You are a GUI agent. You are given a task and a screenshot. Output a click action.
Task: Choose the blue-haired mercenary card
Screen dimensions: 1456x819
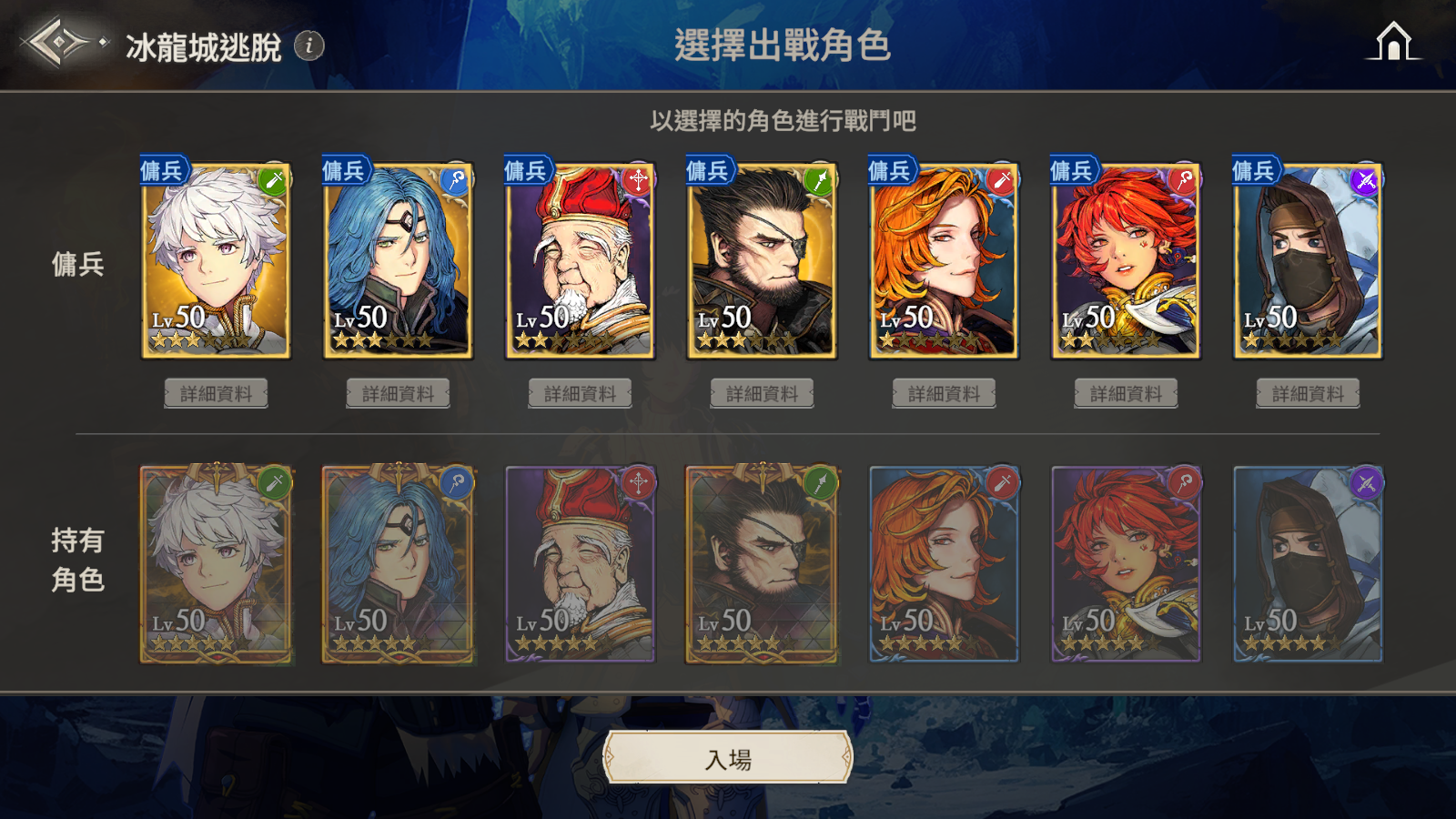[x=399, y=261]
